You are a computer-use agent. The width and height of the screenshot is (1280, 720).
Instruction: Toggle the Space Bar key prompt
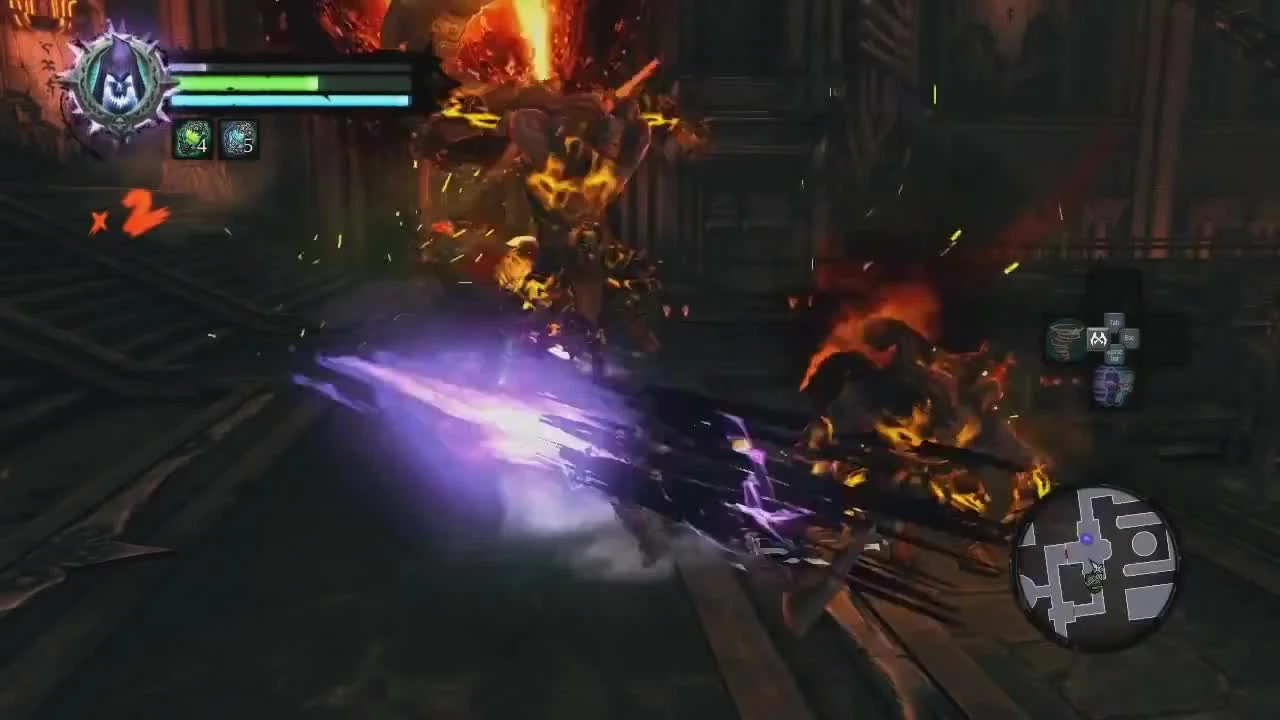coord(1116,352)
